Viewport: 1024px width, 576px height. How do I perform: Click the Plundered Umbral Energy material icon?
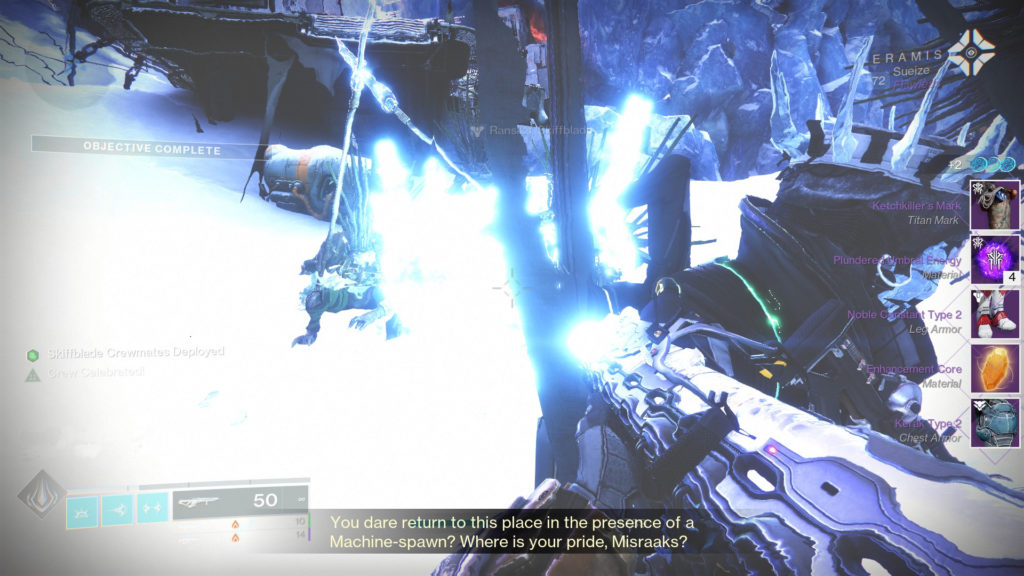pos(994,260)
